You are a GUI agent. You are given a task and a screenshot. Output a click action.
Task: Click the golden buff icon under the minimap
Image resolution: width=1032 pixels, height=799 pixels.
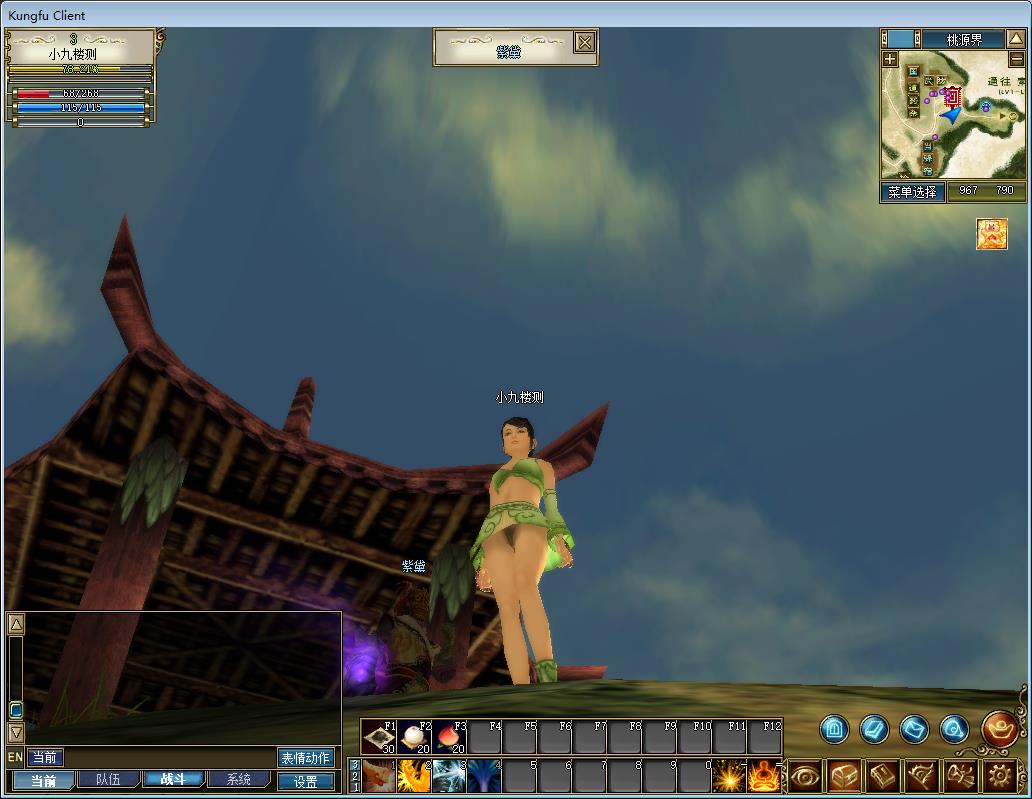tap(991, 234)
